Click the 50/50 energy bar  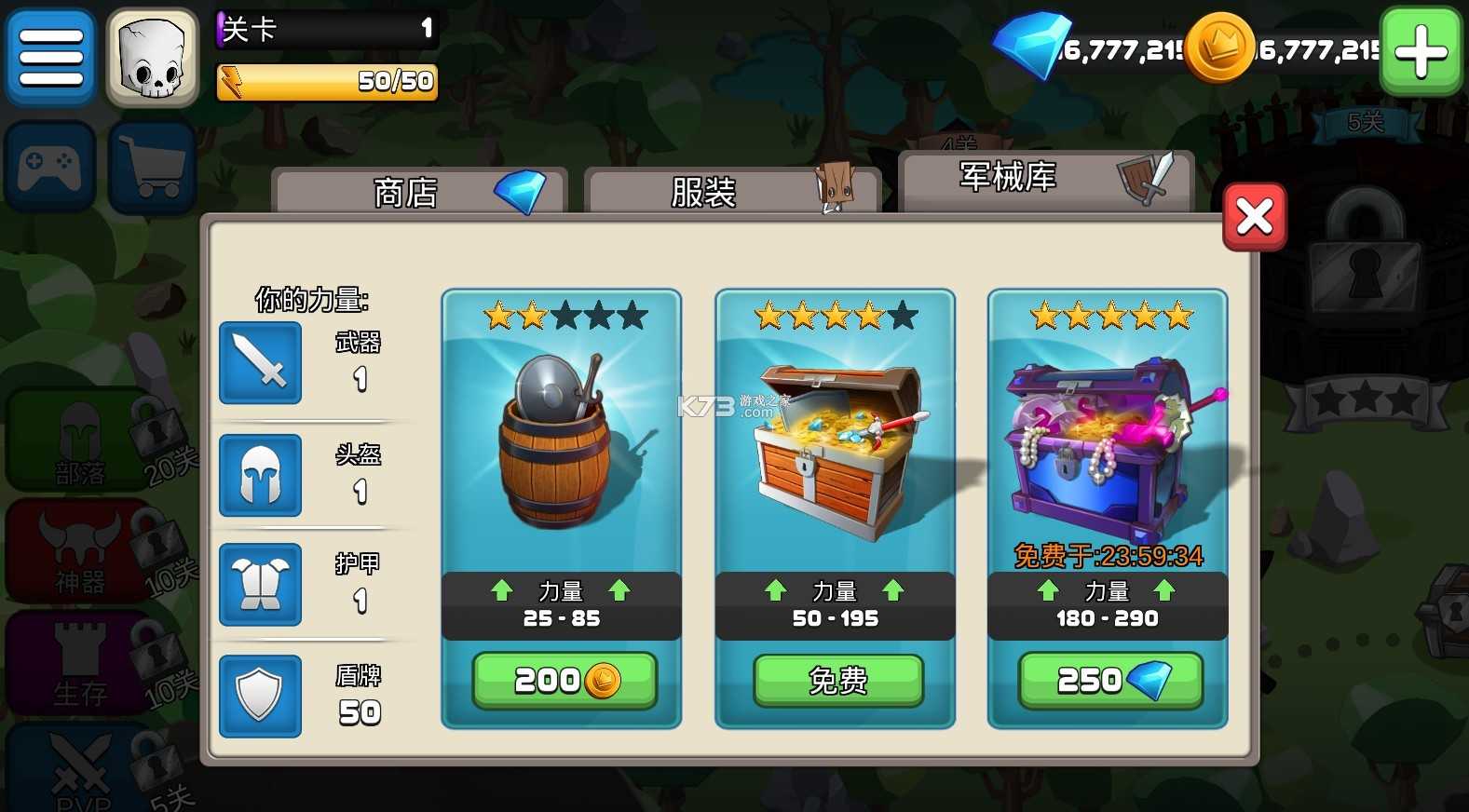(326, 82)
